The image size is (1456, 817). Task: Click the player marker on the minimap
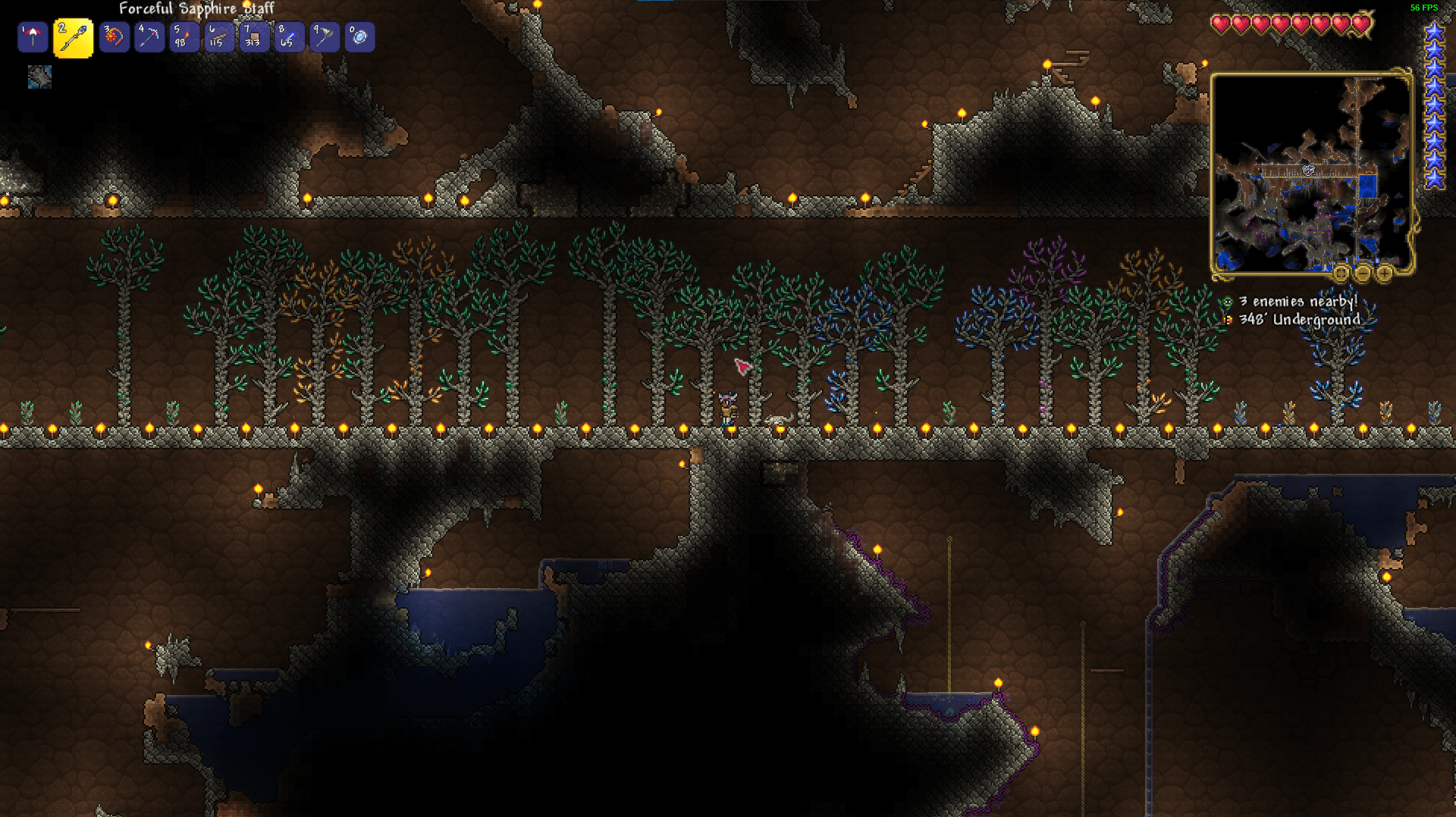(1308, 171)
